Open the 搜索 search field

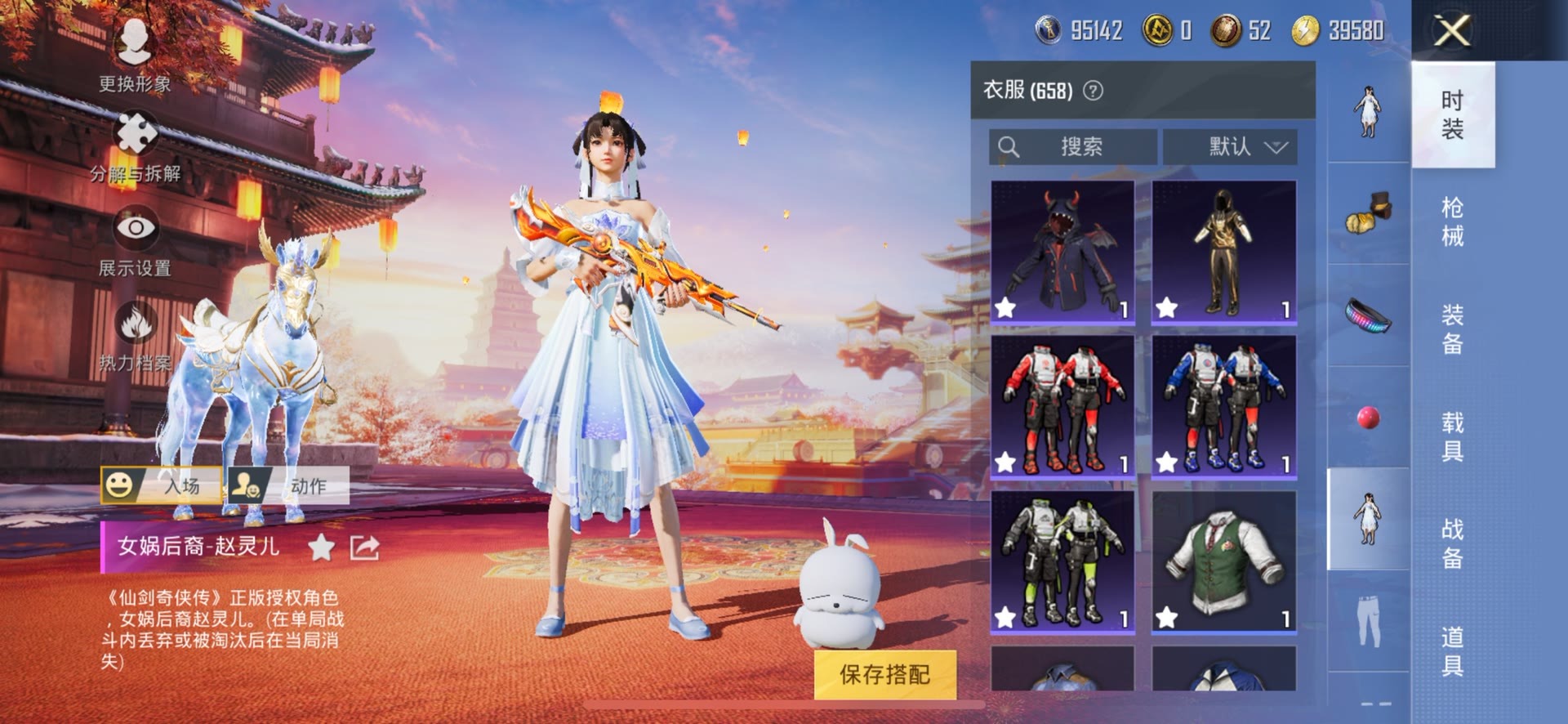coord(1072,147)
